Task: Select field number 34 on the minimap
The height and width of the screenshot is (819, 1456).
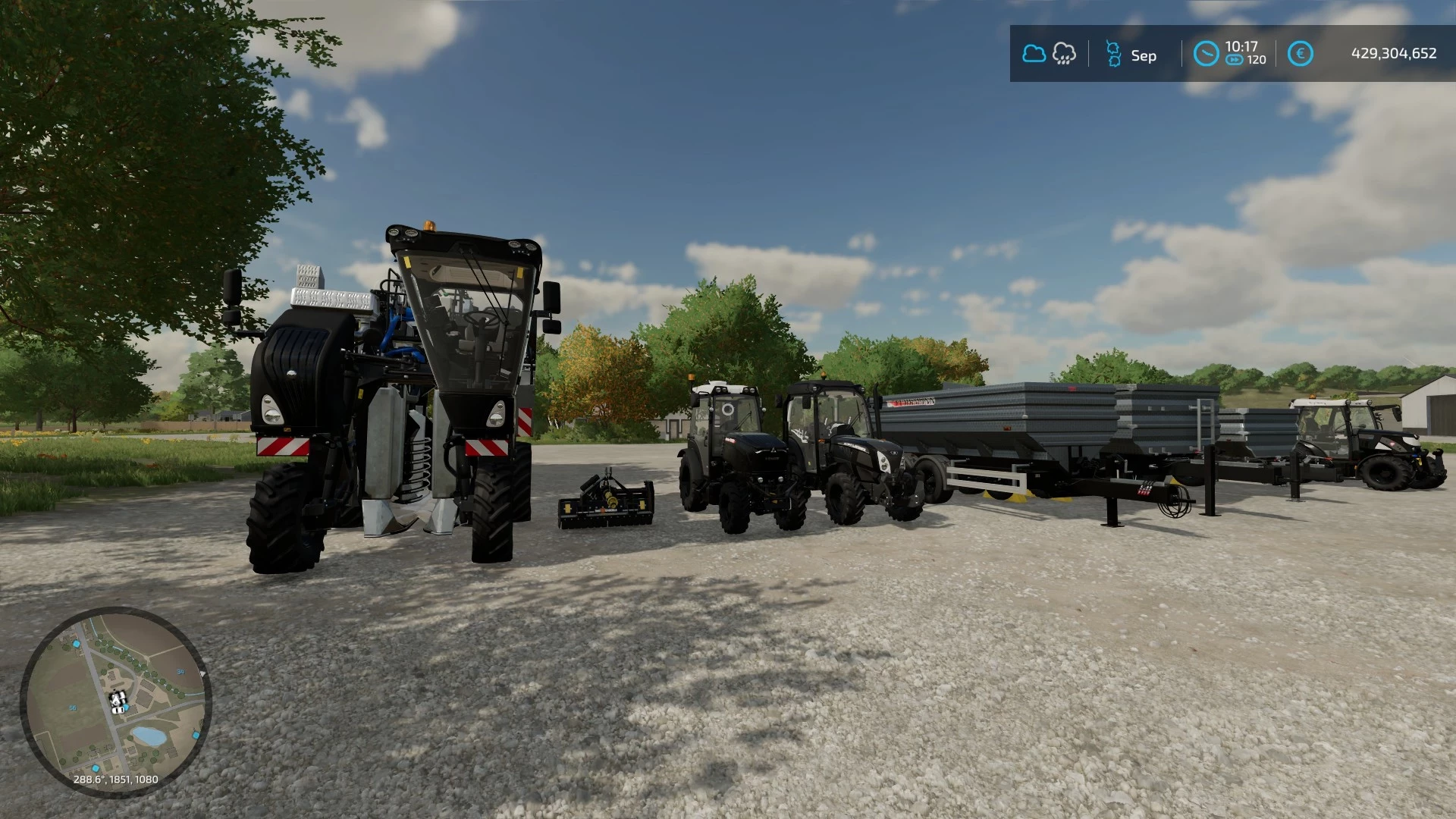Action: [180, 672]
